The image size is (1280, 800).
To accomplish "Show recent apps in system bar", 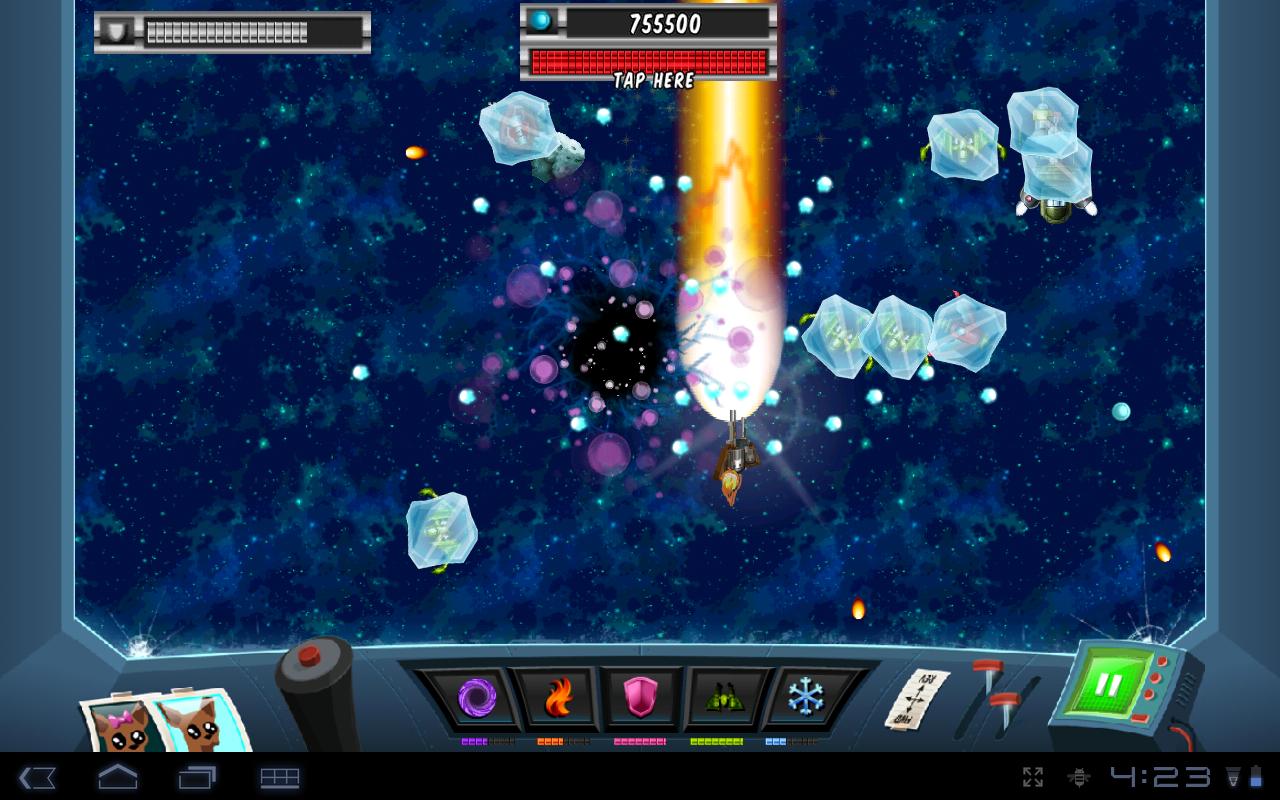I will coord(197,777).
